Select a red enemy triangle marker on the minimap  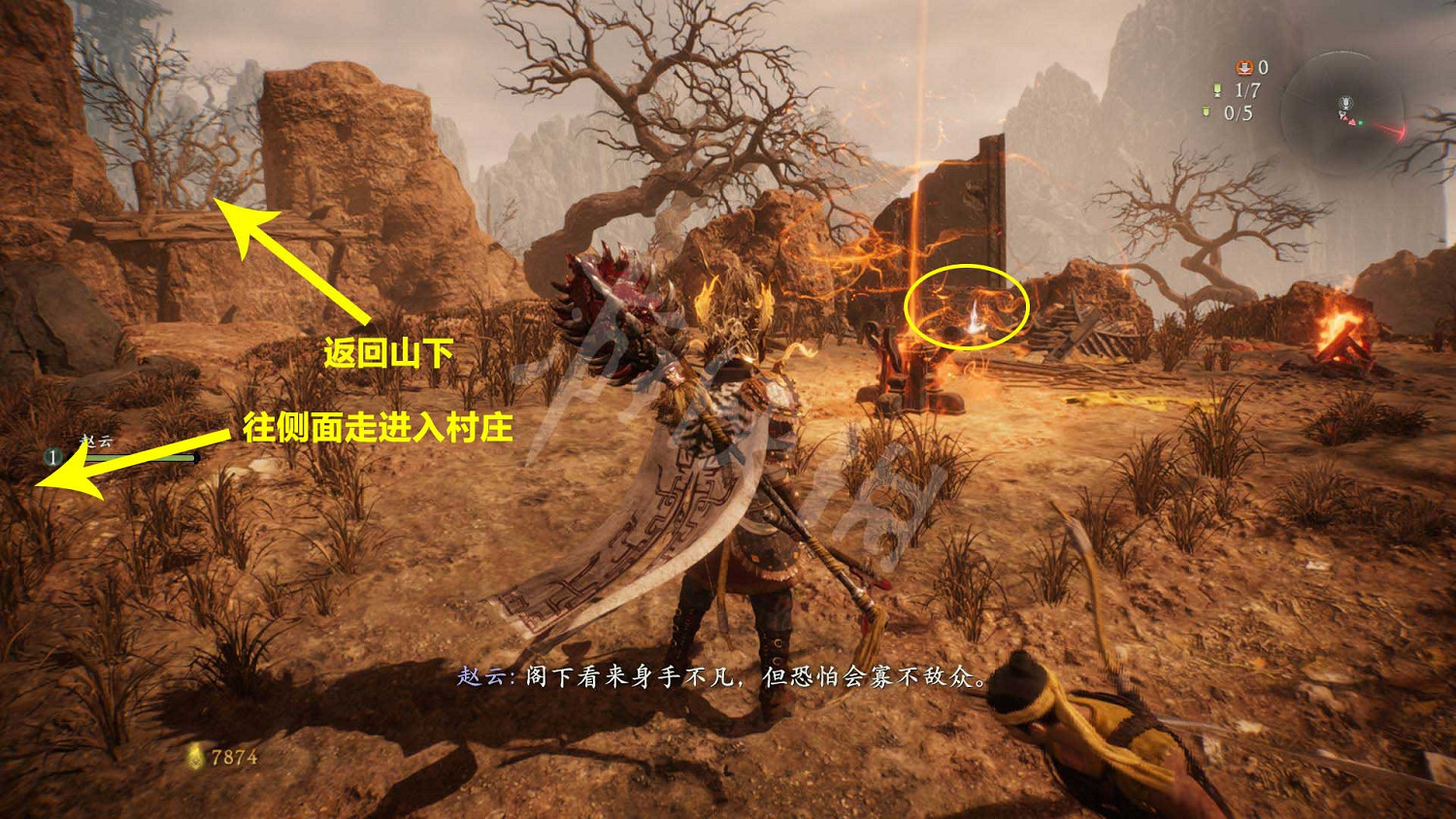point(1352,120)
